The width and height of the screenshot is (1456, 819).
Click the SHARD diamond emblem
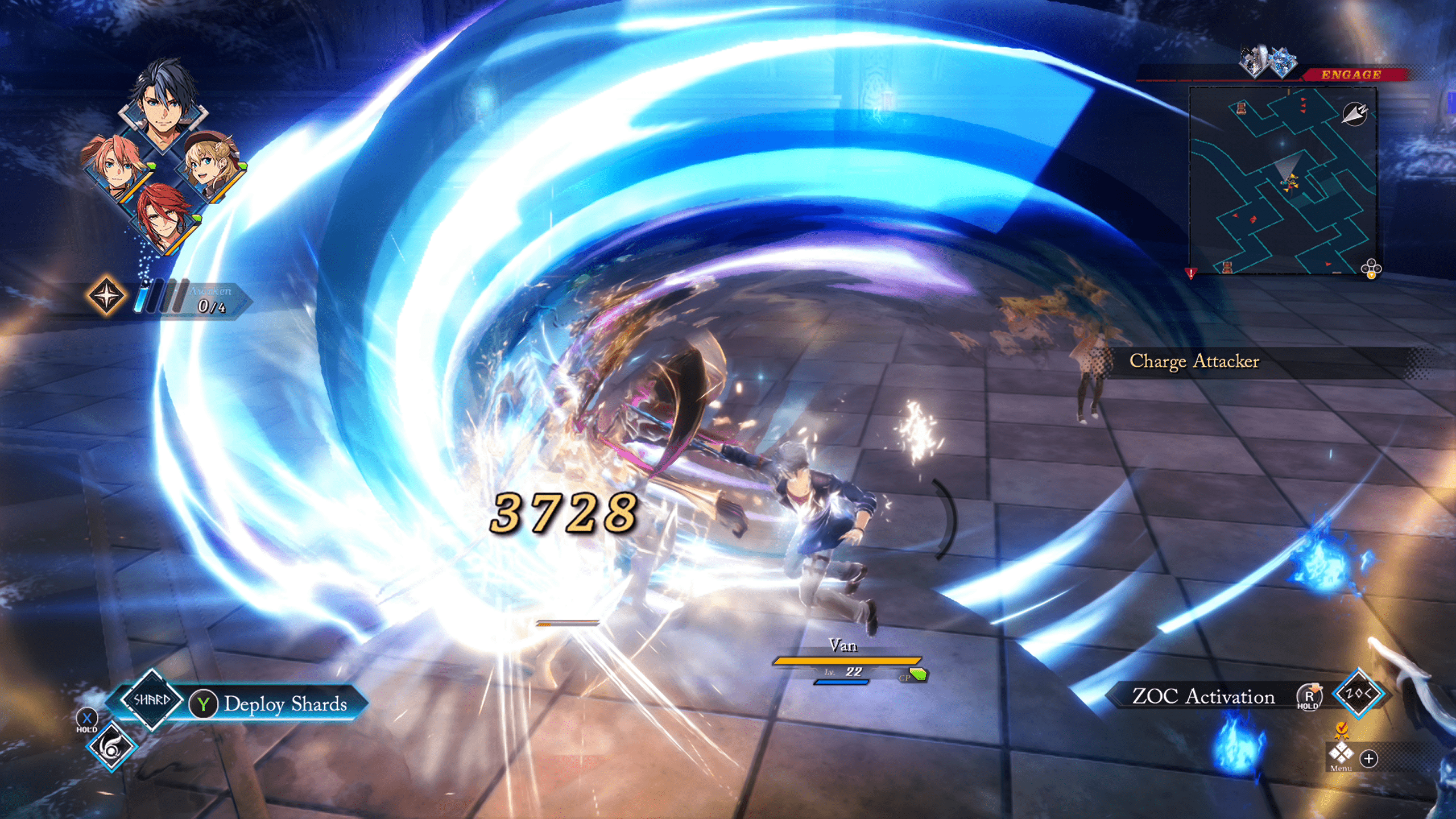[x=151, y=700]
